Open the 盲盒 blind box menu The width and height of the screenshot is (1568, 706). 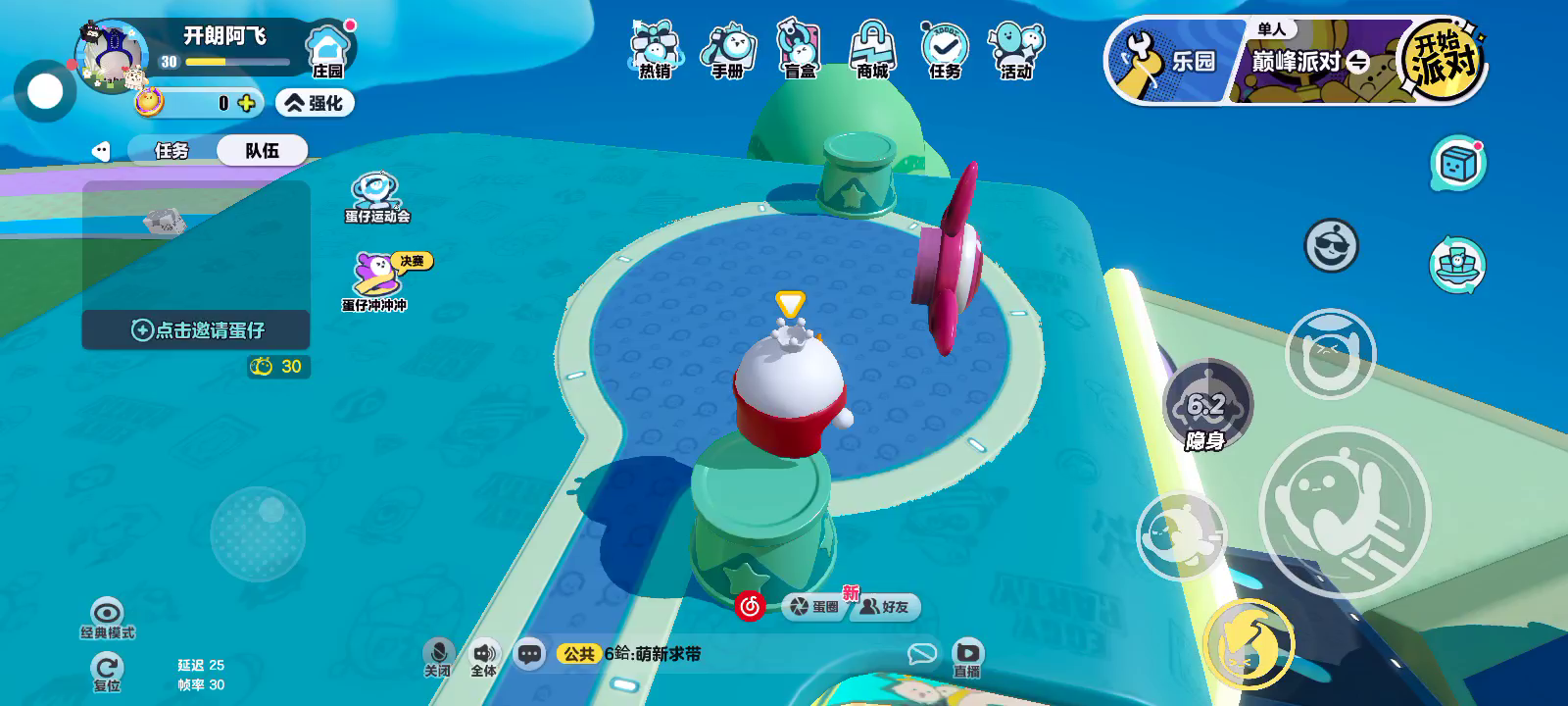coord(800,49)
